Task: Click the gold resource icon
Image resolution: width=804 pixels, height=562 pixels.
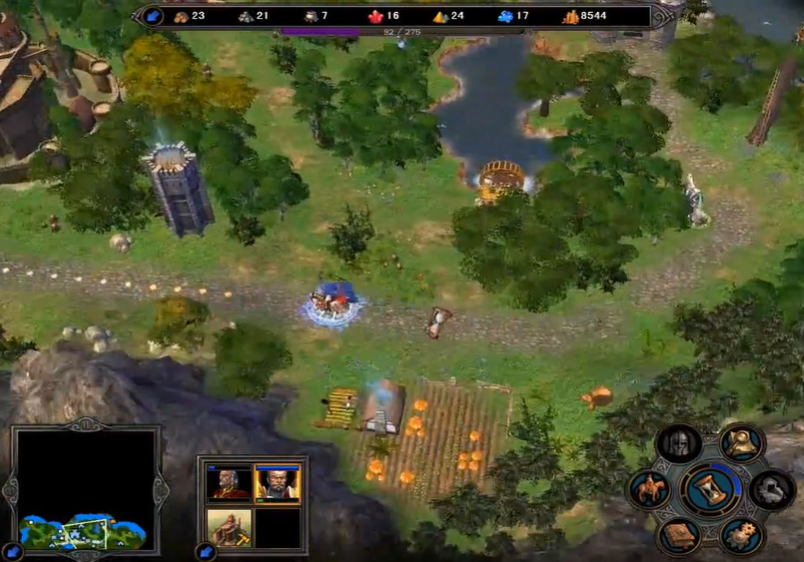Action: (571, 16)
